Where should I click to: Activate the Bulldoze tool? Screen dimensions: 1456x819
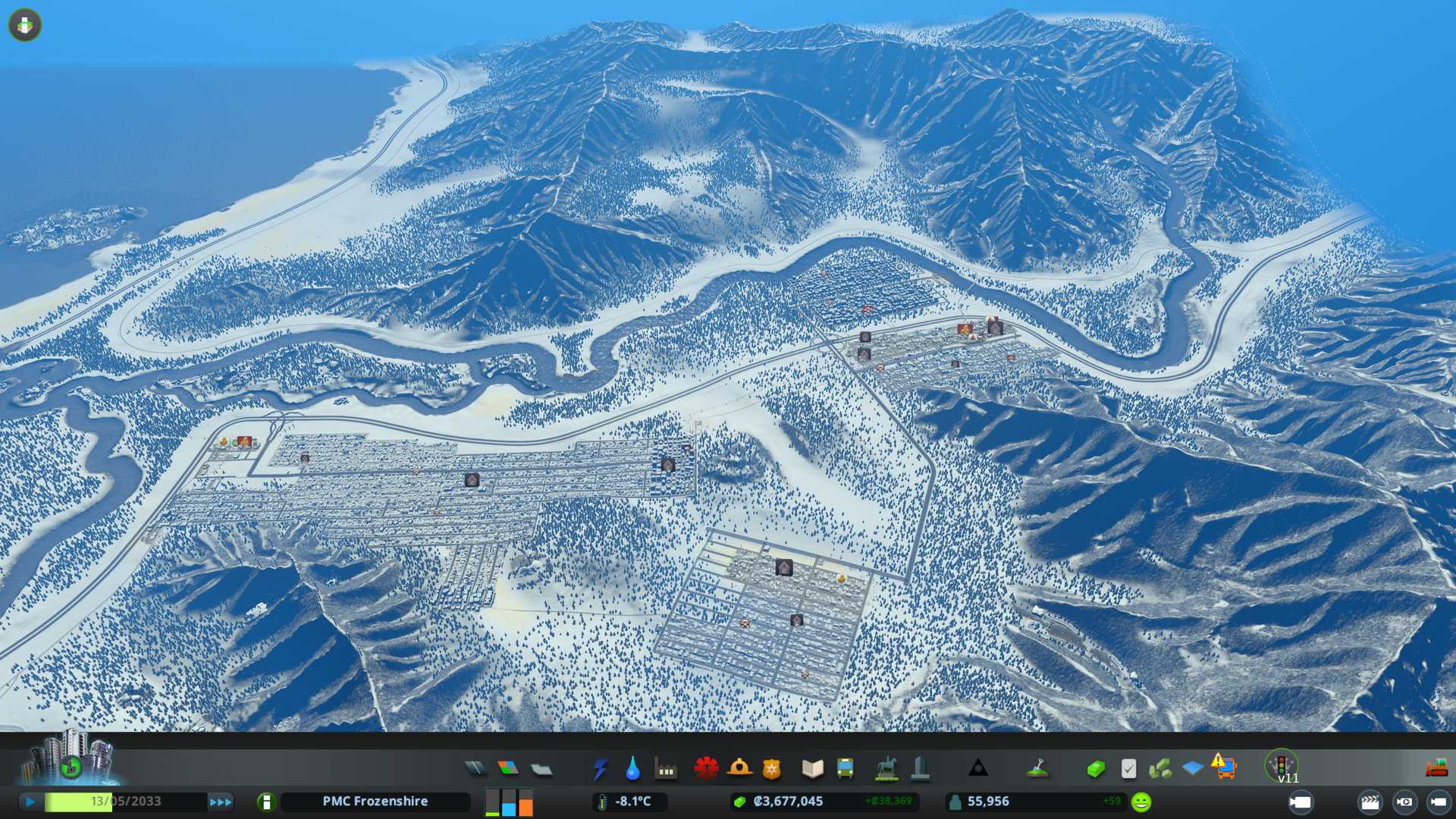click(1436, 769)
